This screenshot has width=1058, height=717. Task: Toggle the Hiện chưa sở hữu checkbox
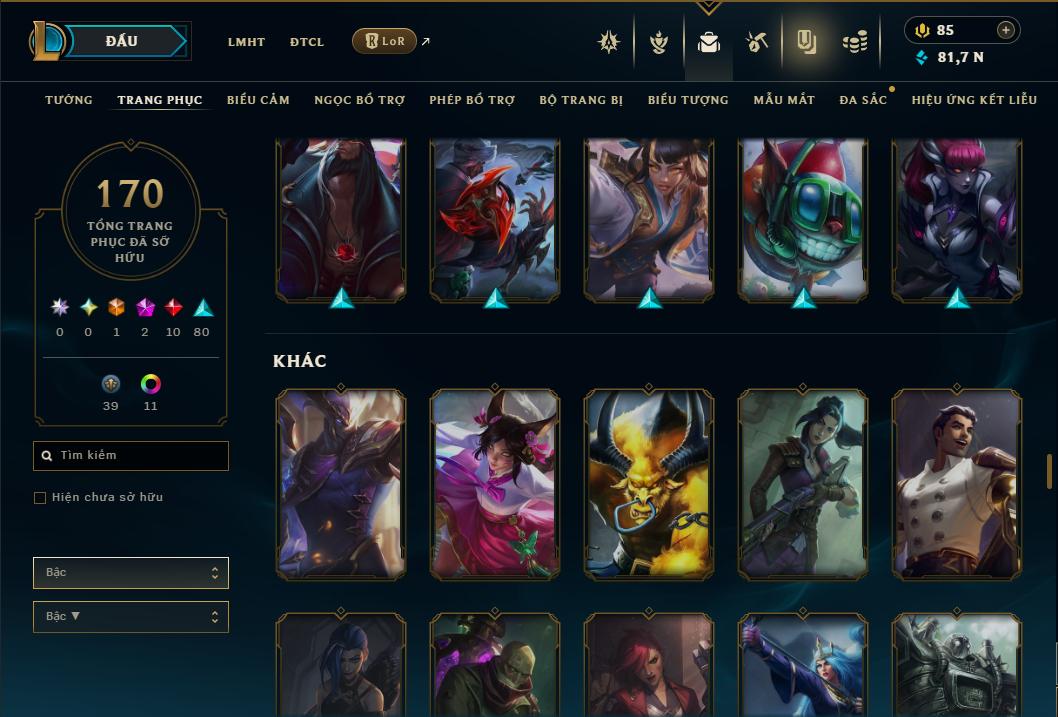pyautogui.click(x=40, y=498)
